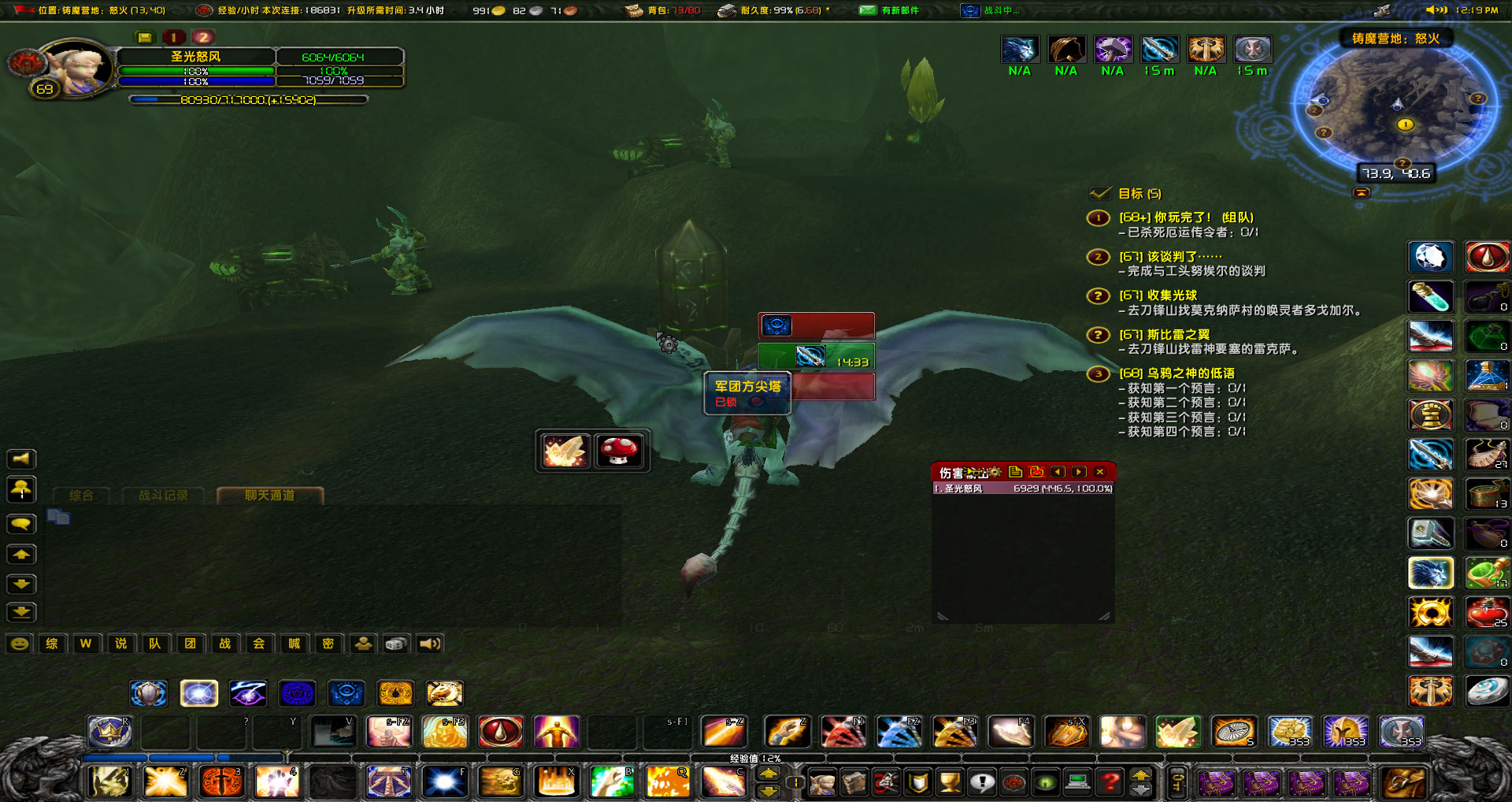Open damage meter settings via the gear icon

994,472
